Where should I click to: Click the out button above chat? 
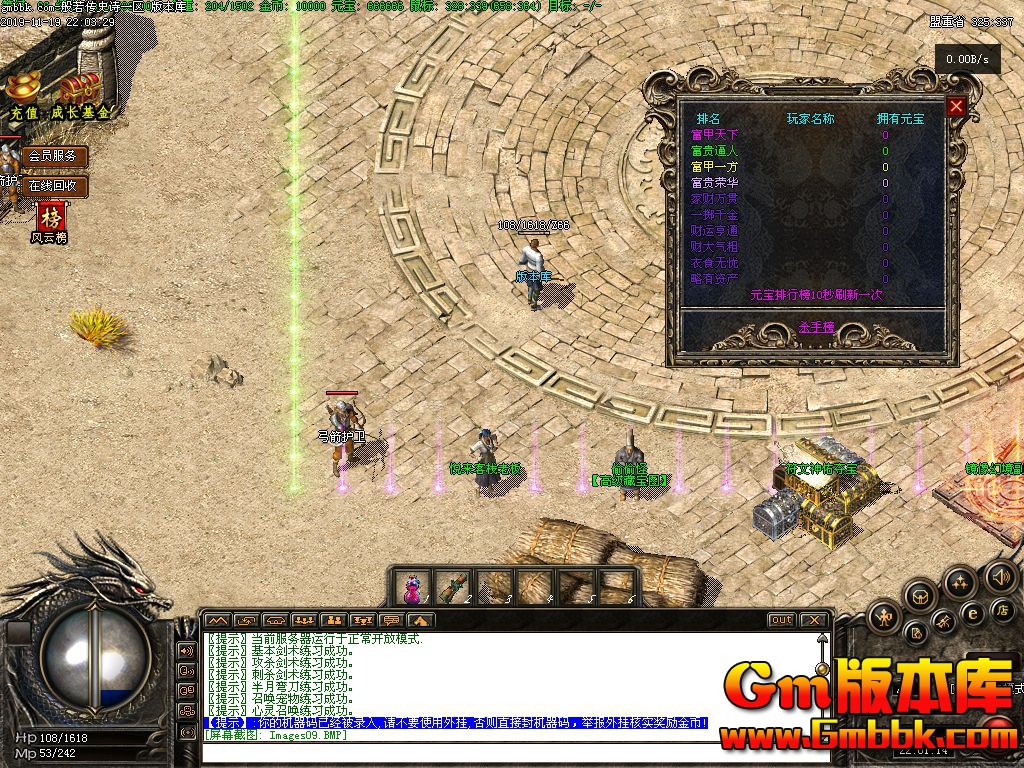coord(781,620)
